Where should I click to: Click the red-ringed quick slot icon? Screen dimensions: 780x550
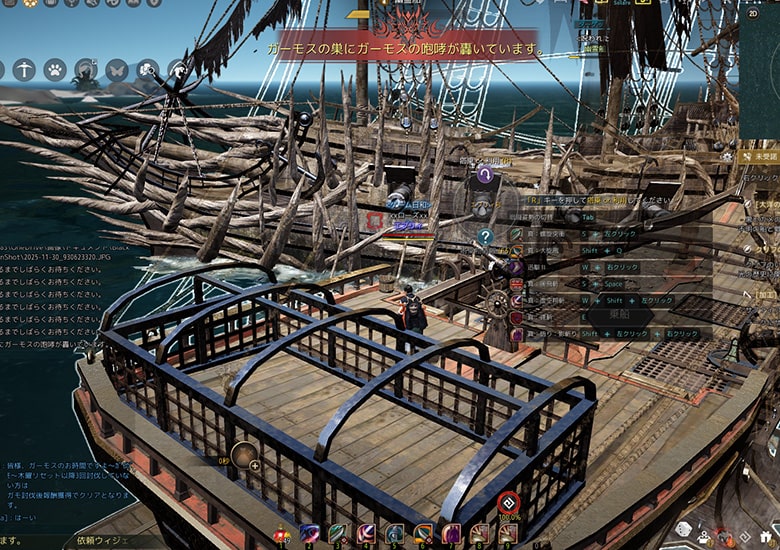click(x=508, y=503)
